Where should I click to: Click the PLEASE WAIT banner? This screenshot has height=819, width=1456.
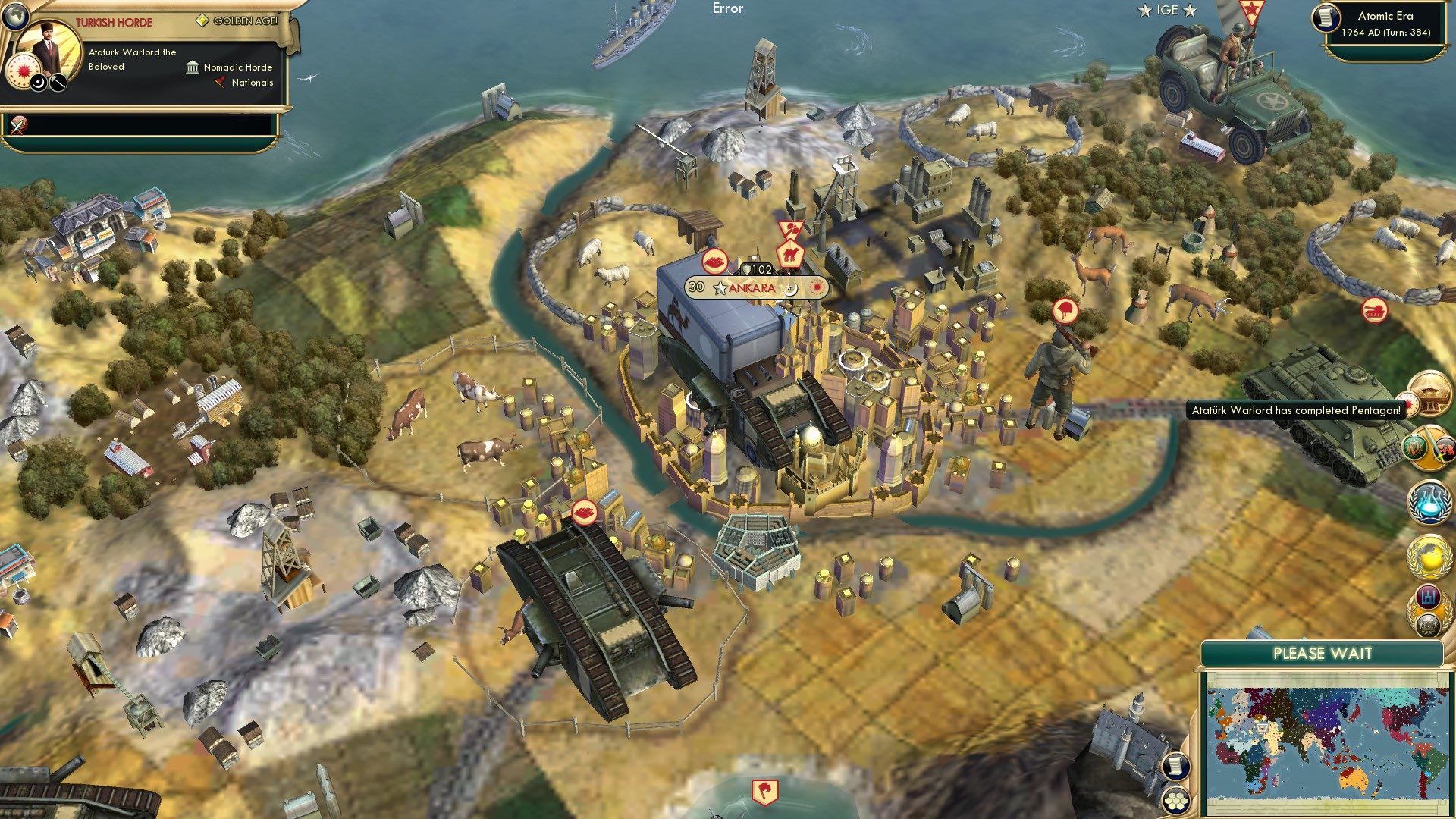click(1323, 653)
